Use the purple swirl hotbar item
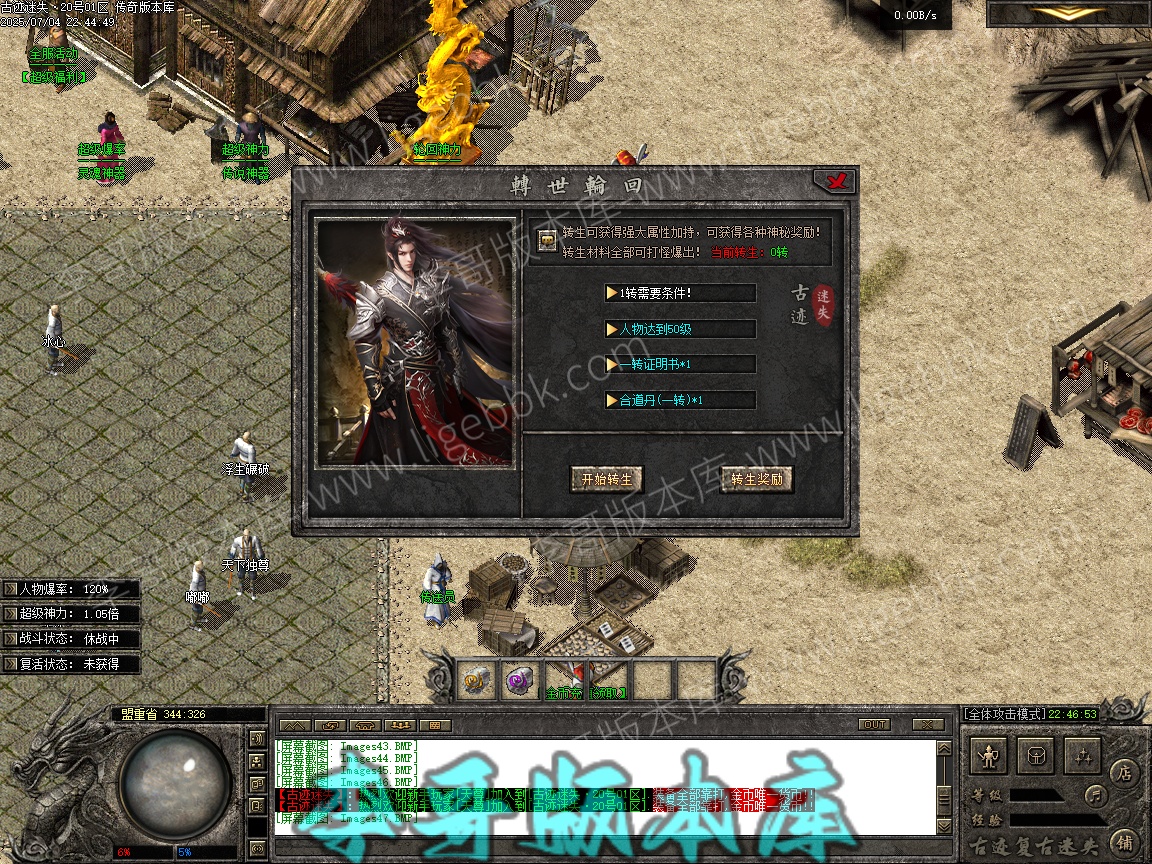The image size is (1152, 864). [520, 680]
